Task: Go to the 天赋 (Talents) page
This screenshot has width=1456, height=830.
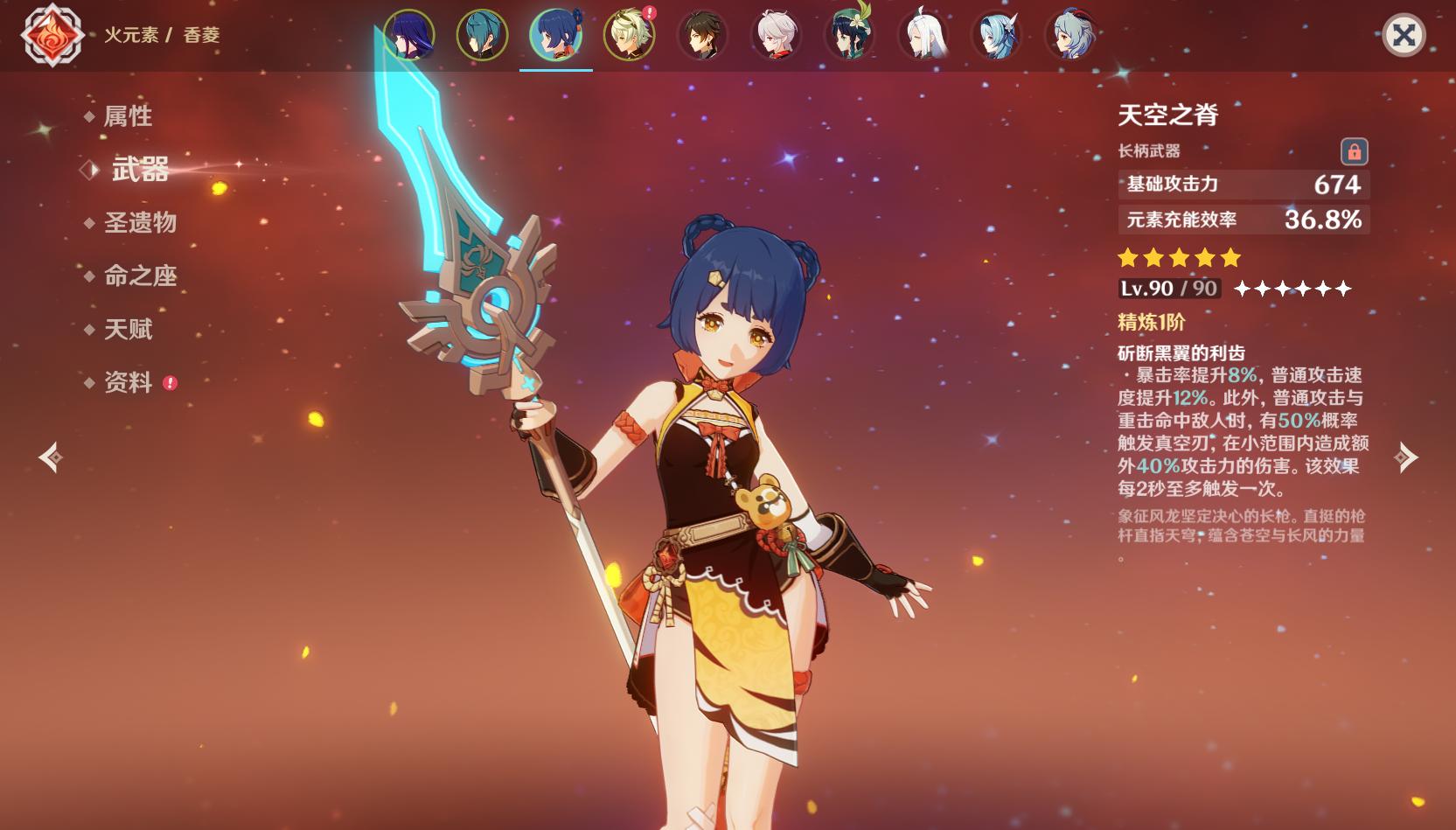Action: pos(128,329)
